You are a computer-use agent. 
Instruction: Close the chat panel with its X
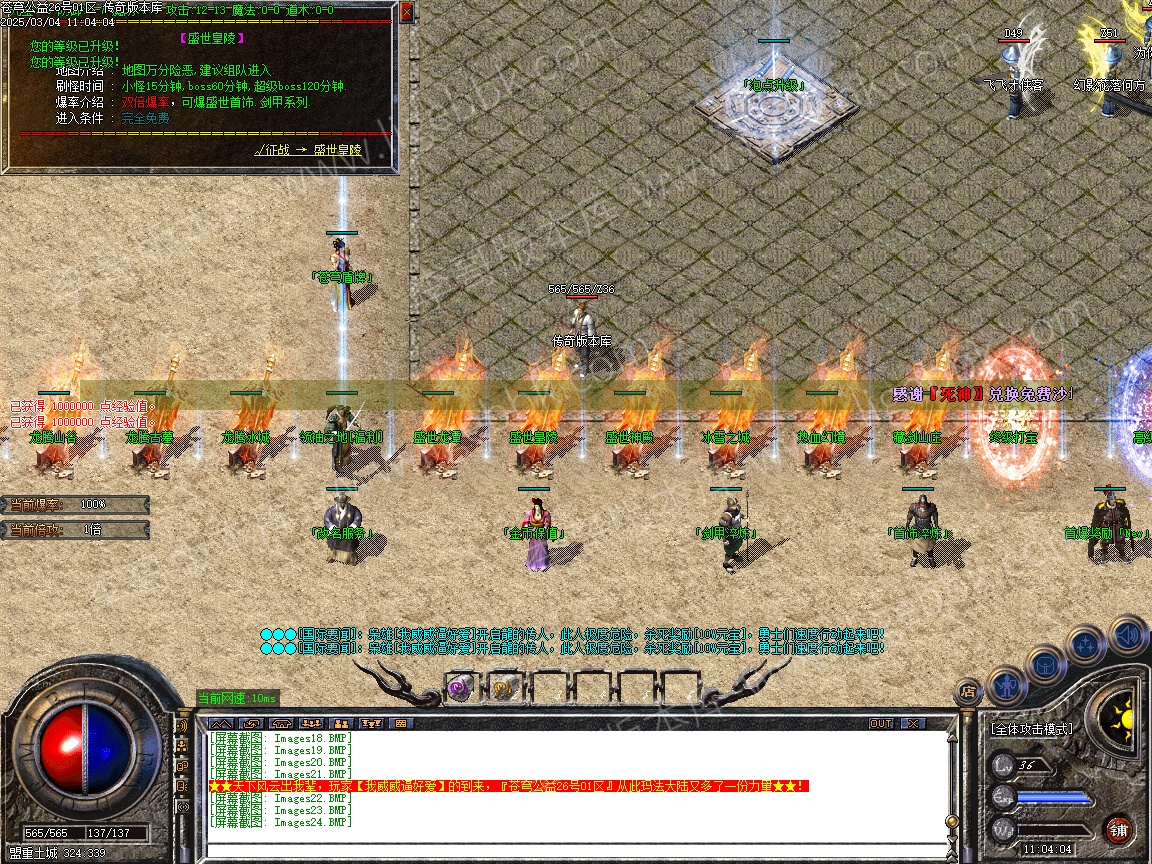pyautogui.click(x=912, y=723)
